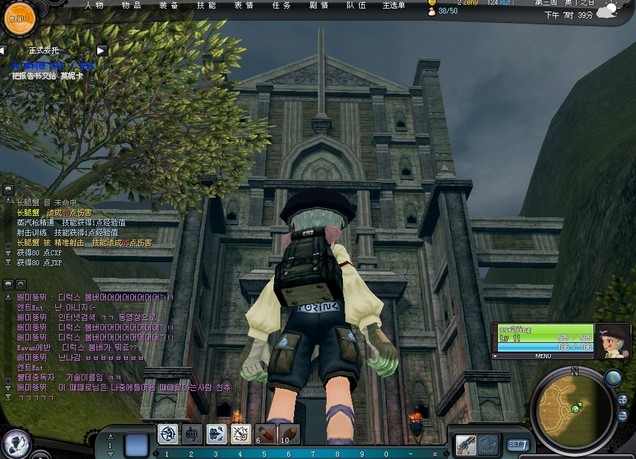Go to the previous quest tracker entry arrow
Image resolution: width=636 pixels, height=459 pixels.
point(5,50)
